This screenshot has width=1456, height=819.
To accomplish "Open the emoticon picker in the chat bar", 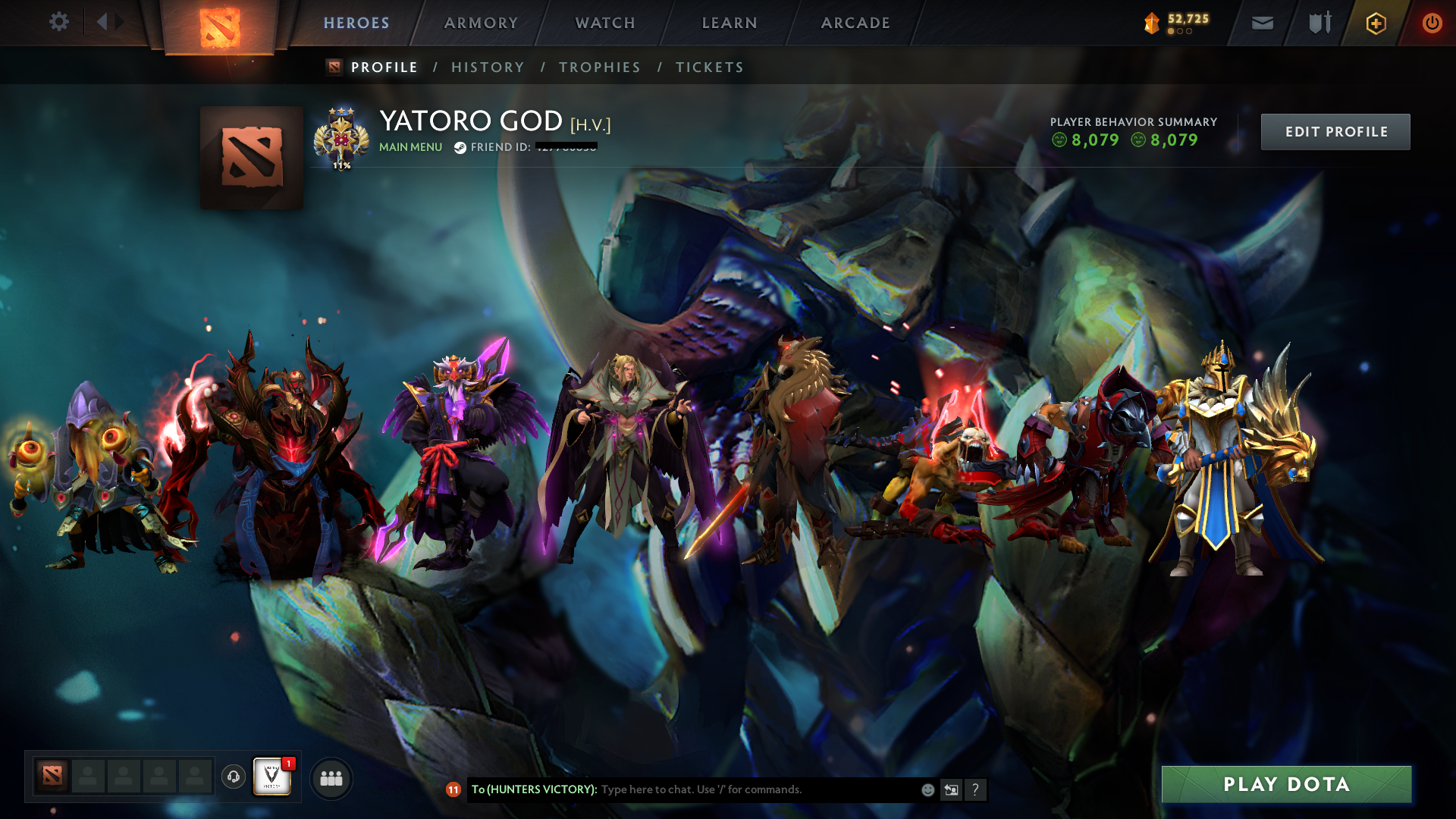I will coord(927,789).
